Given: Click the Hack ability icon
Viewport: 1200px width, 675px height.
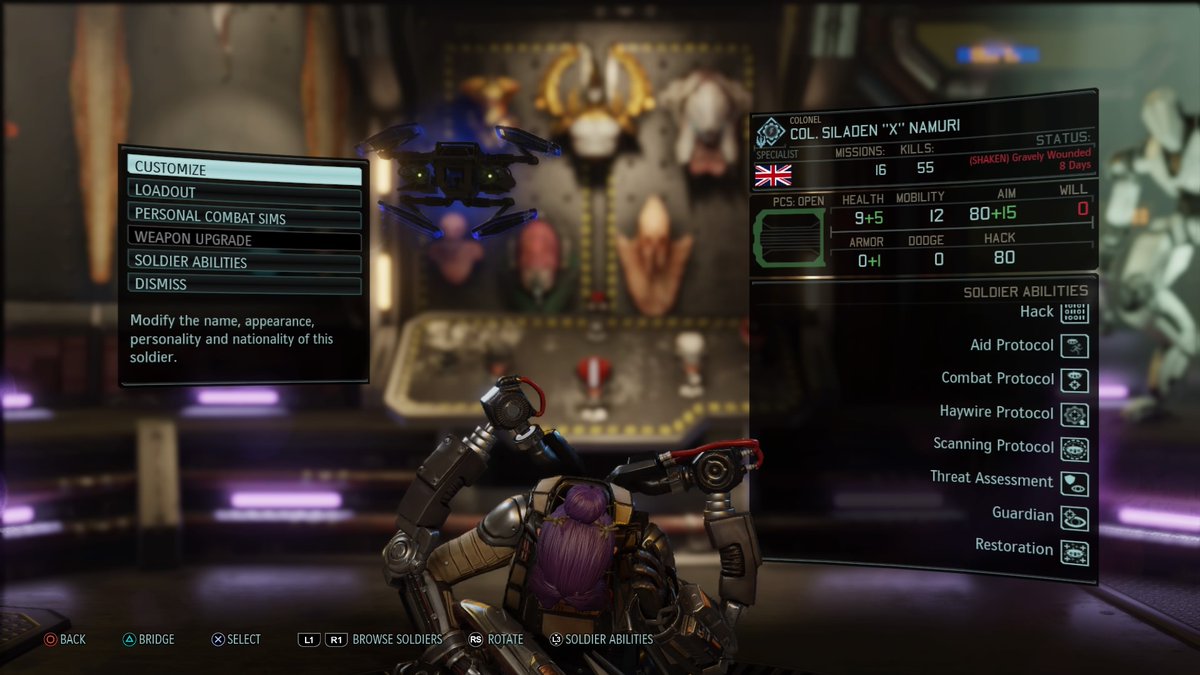Looking at the screenshot, I should point(1075,312).
